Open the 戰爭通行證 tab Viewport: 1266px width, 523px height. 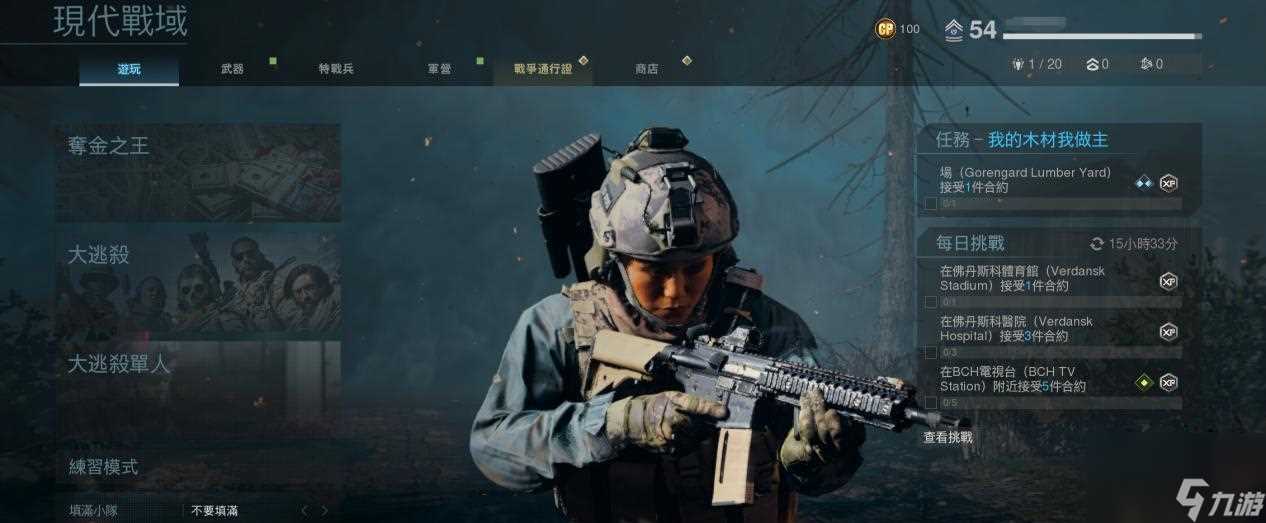(543, 69)
